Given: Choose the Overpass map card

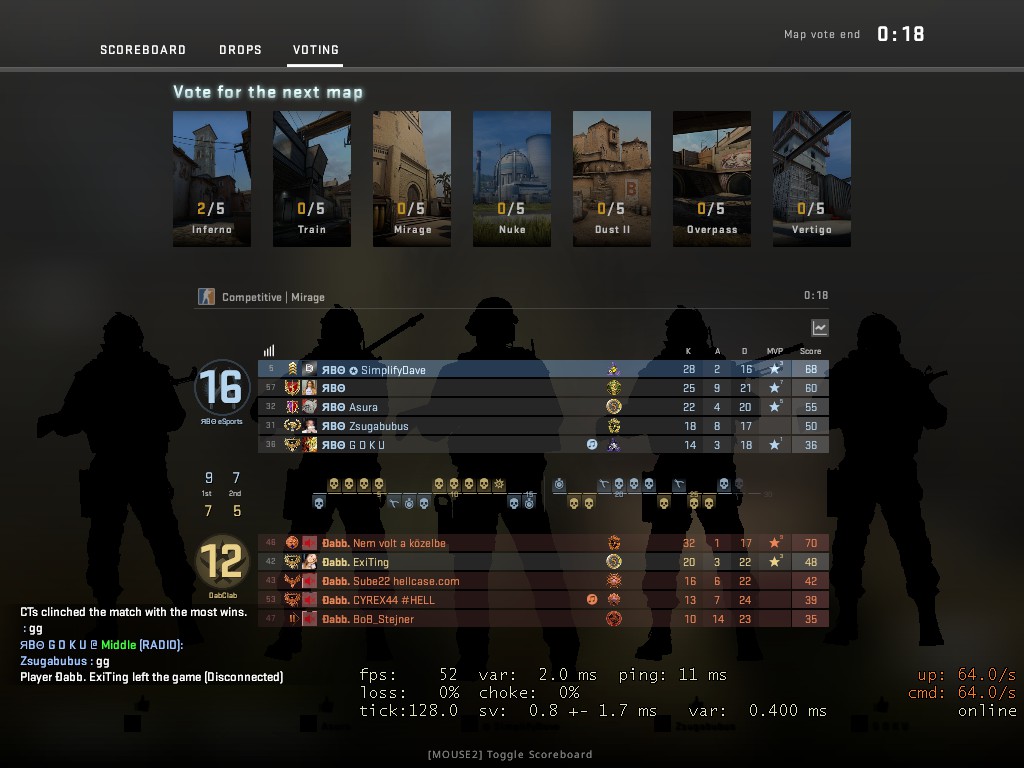Looking at the screenshot, I should (x=712, y=178).
